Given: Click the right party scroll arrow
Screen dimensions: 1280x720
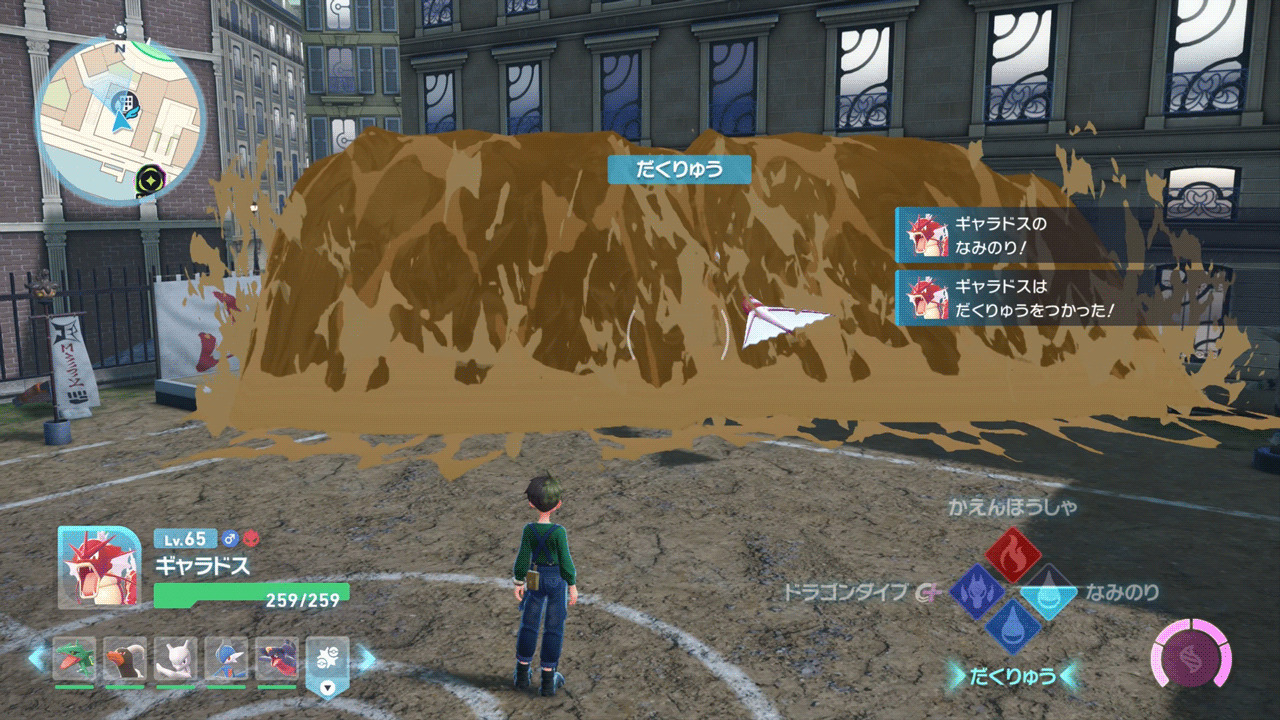Looking at the screenshot, I should click(x=366, y=659).
